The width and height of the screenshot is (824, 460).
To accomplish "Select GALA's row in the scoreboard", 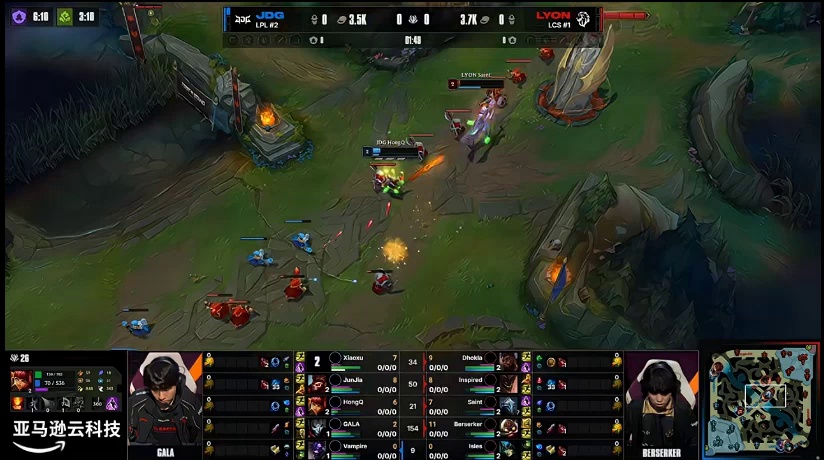I will pos(350,426).
